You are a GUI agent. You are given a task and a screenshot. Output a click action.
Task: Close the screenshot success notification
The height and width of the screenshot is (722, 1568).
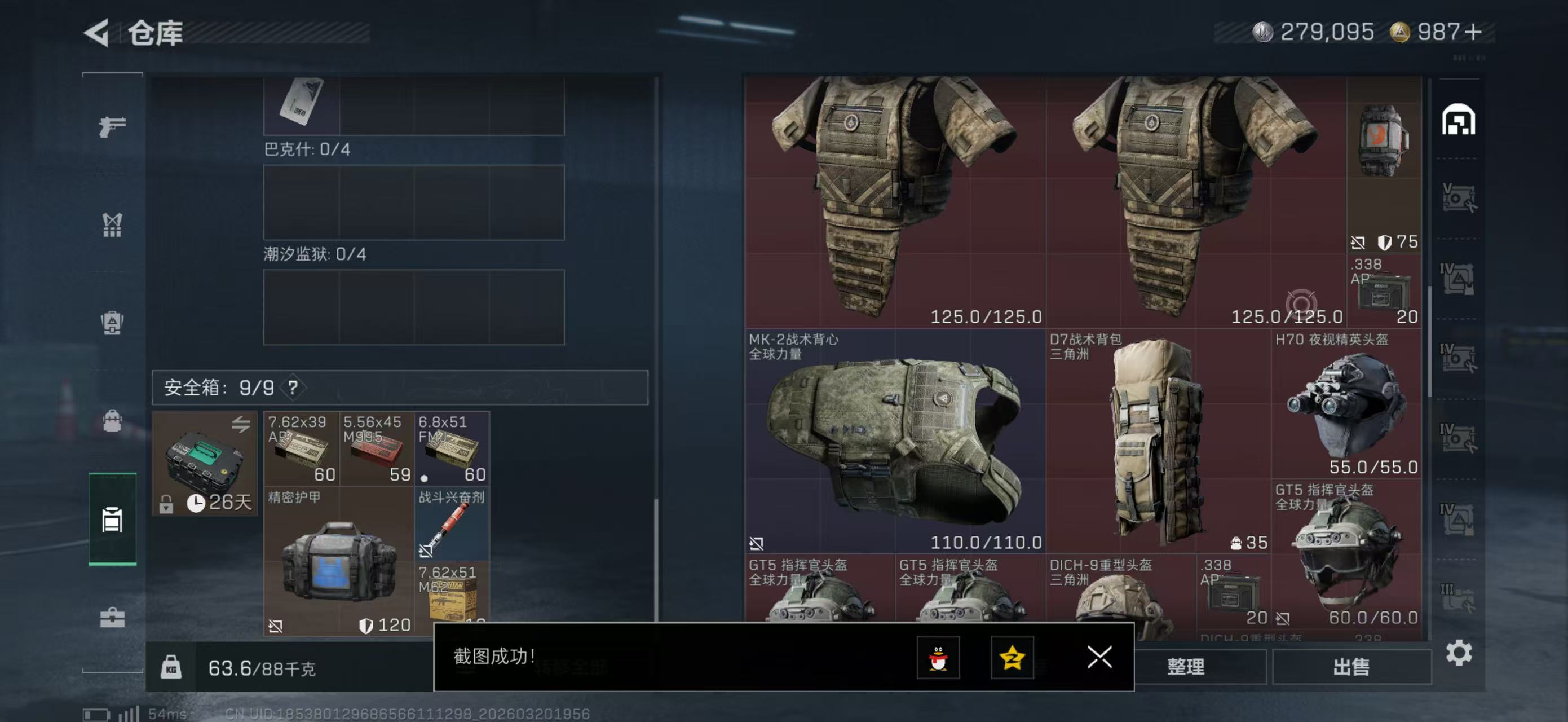click(1099, 657)
